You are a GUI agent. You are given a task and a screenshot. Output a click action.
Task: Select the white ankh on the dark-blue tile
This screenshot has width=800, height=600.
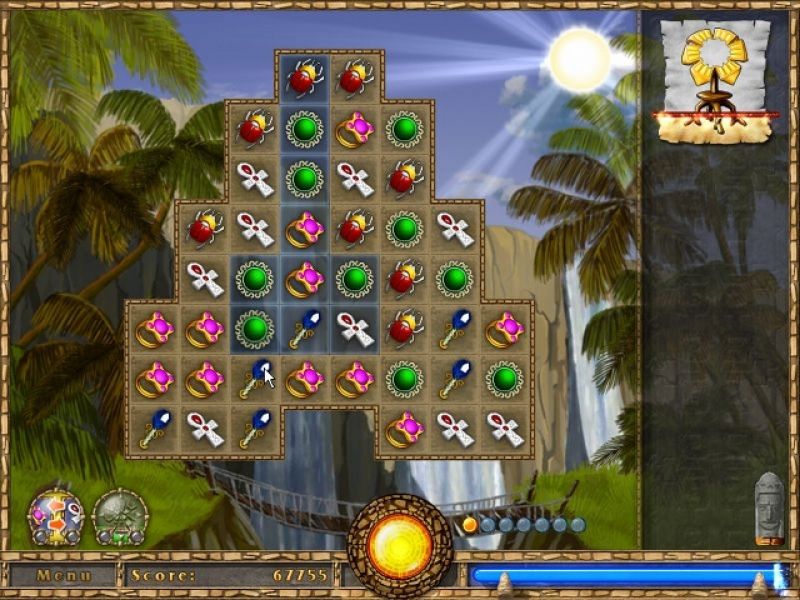(x=354, y=328)
